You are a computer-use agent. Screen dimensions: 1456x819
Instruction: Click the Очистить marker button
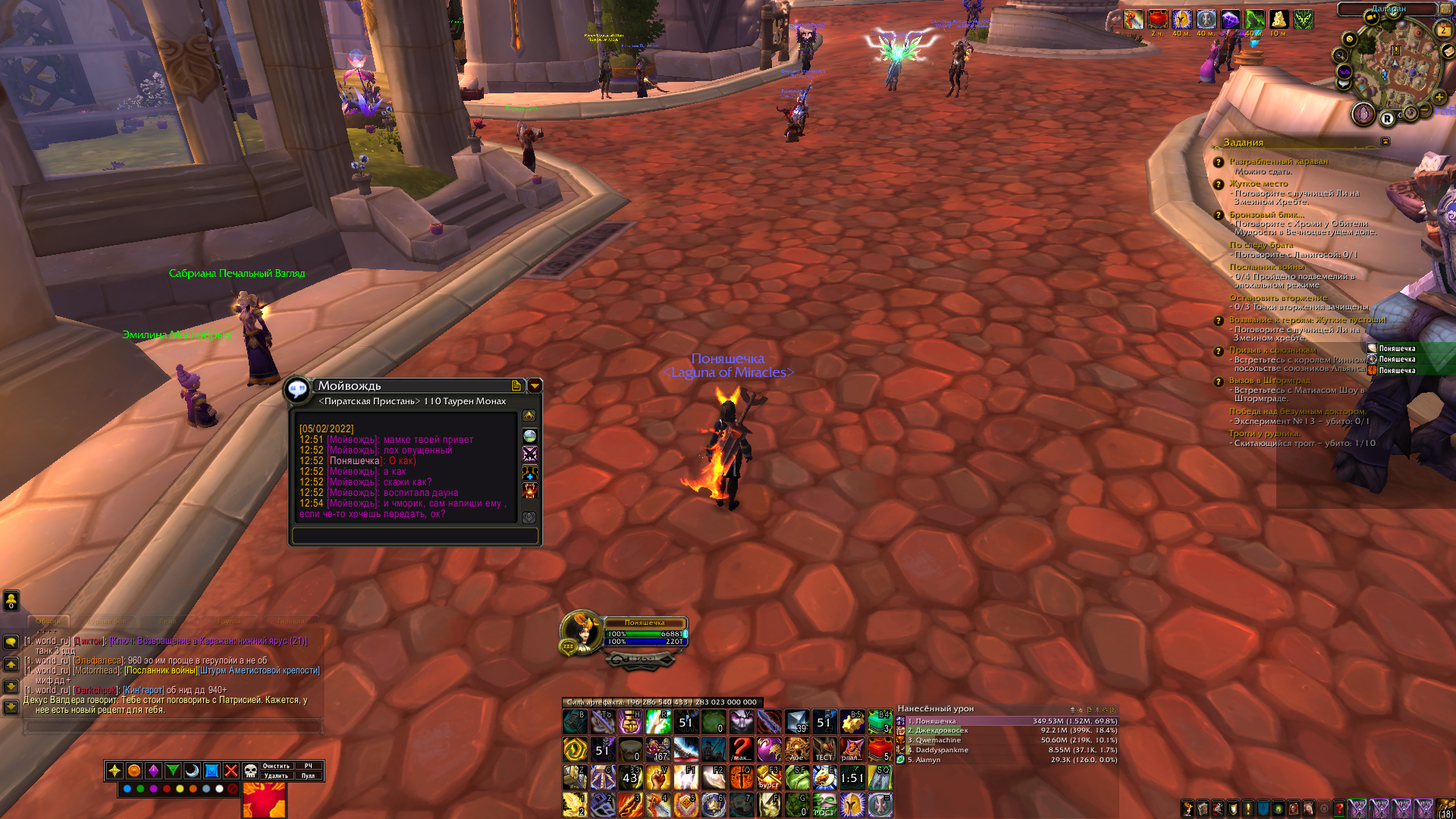point(276,766)
